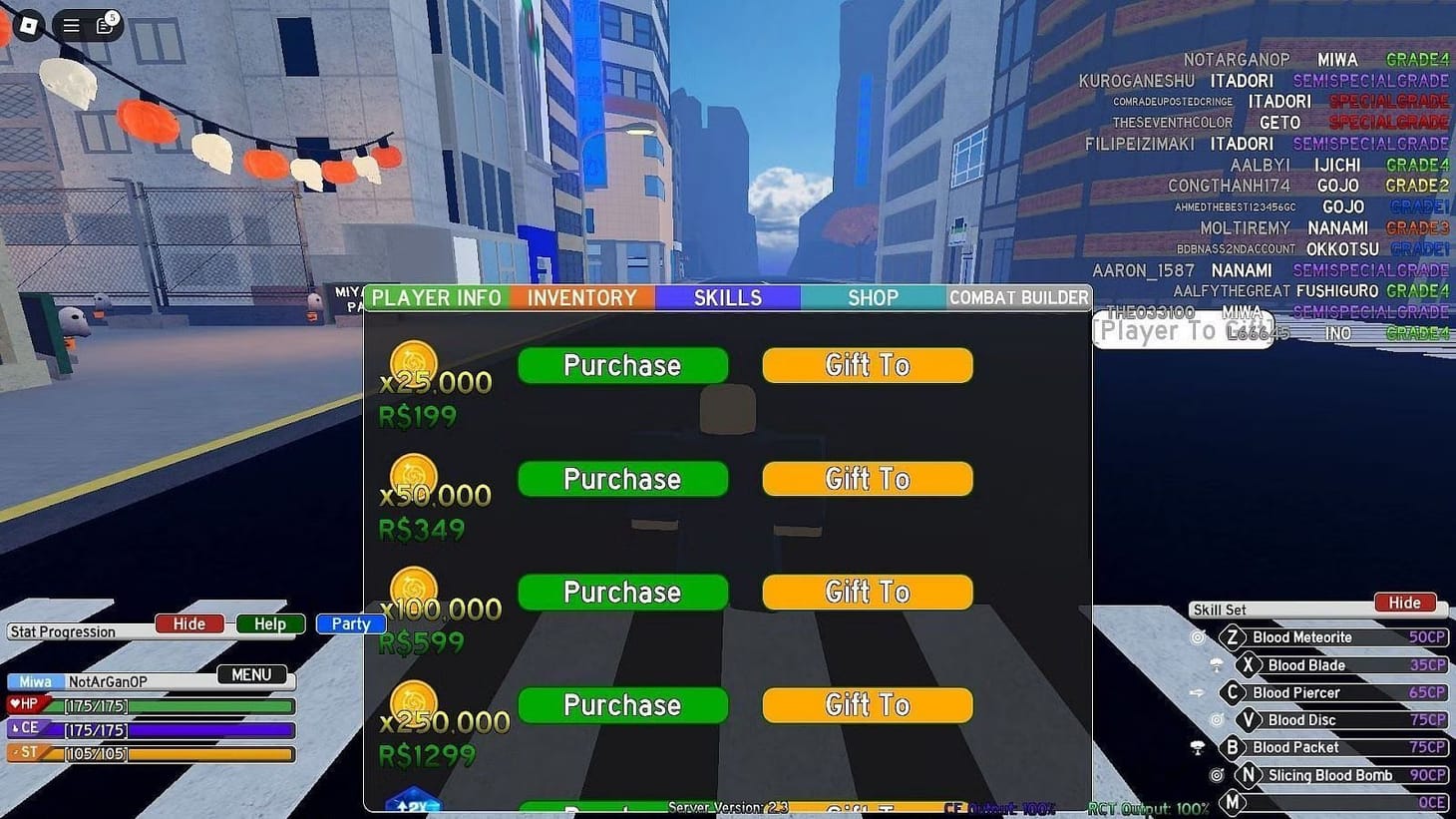Image resolution: width=1456 pixels, height=819 pixels.
Task: Gift the x100,000 bundle to a player
Action: point(866,592)
